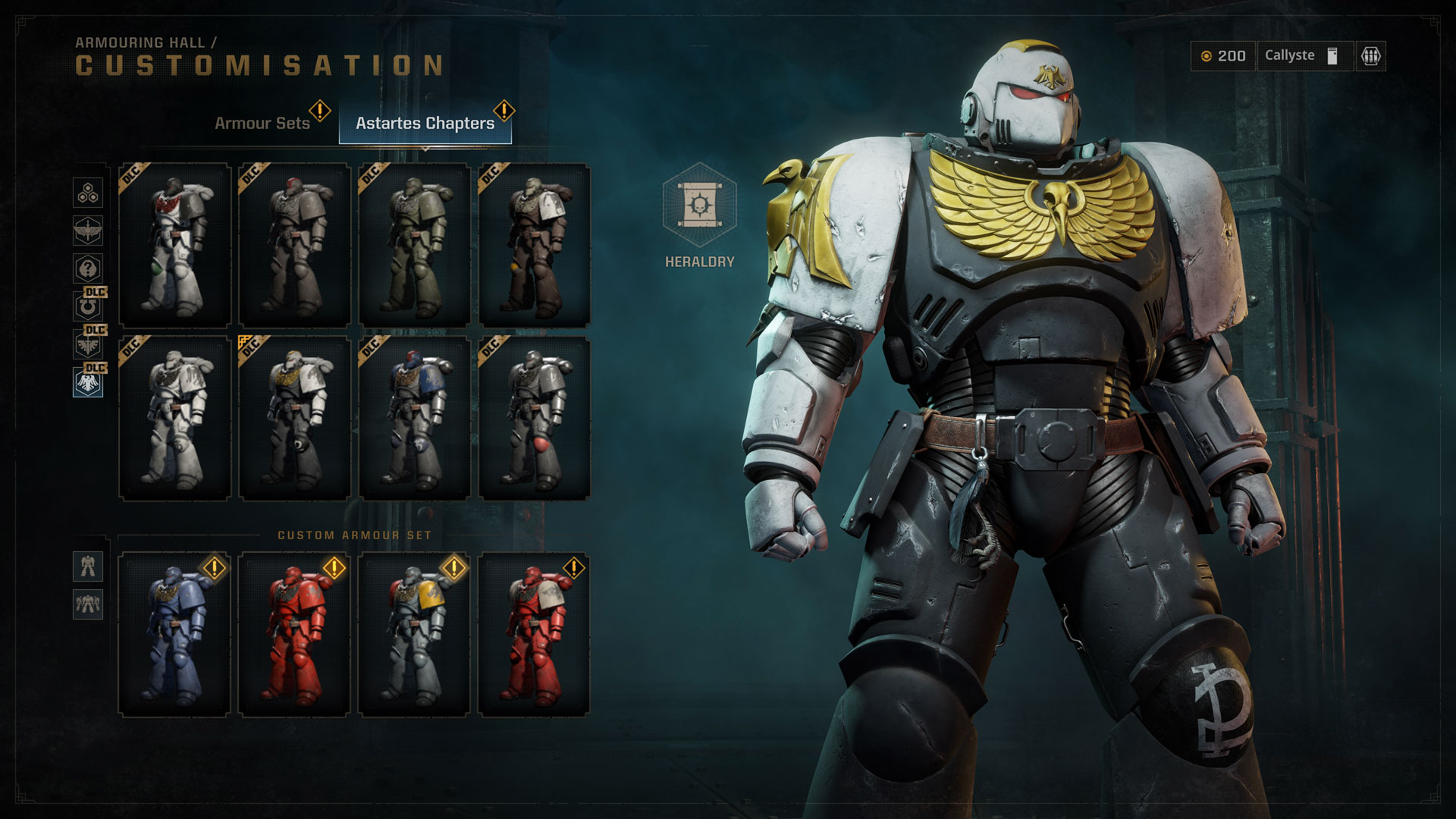Image resolution: width=1456 pixels, height=819 pixels.
Task: Toggle the squad view icon below it
Action: [x=87, y=606]
